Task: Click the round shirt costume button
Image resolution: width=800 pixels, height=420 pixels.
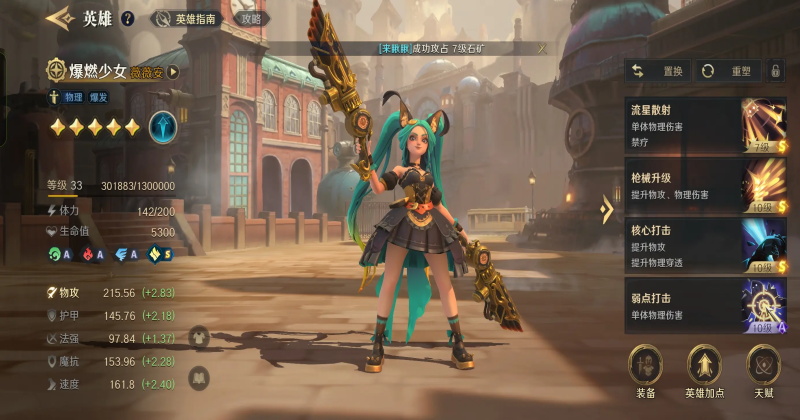Action: [x=198, y=338]
